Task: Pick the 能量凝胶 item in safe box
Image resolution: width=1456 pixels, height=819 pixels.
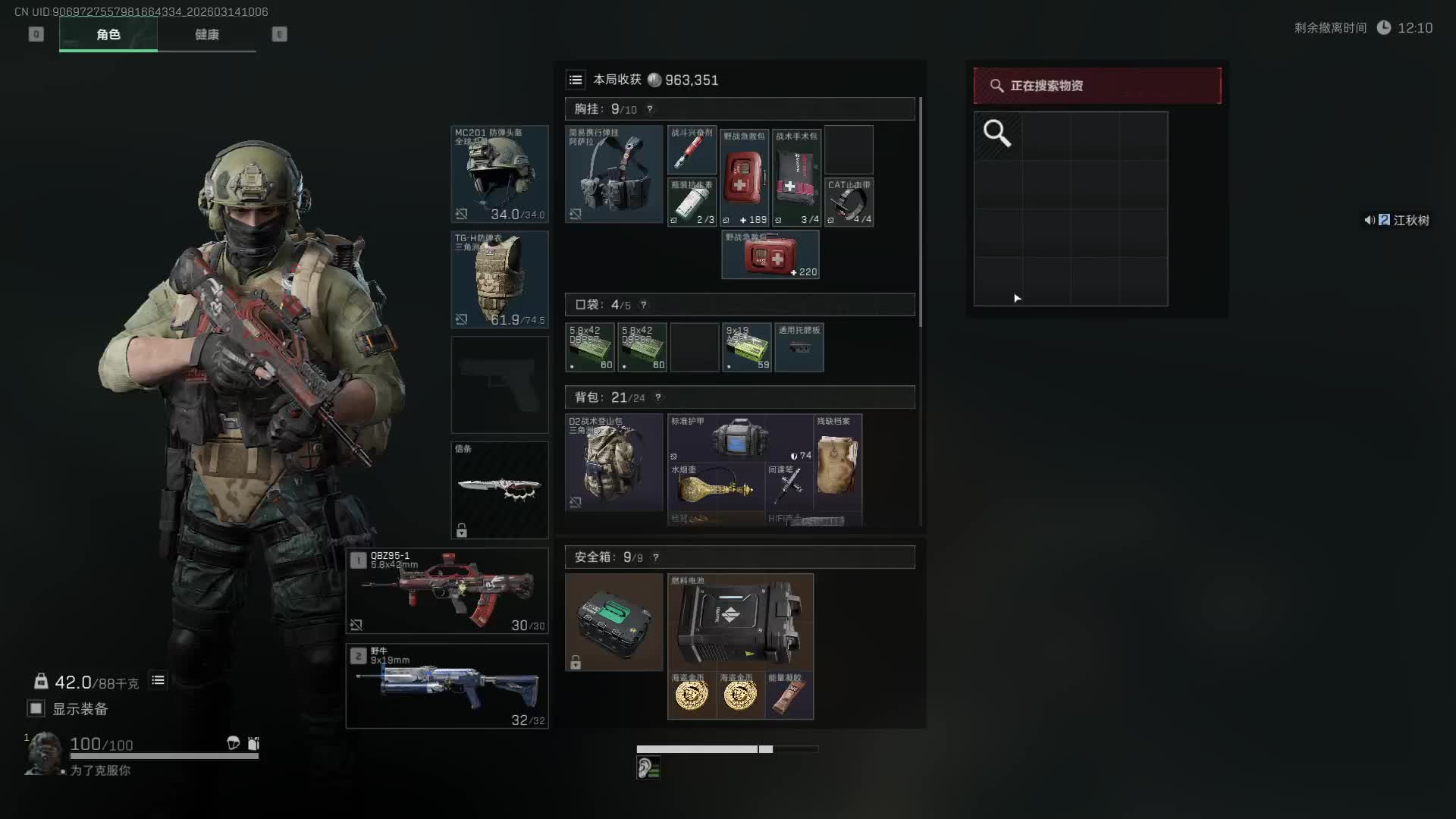Action: tap(789, 695)
